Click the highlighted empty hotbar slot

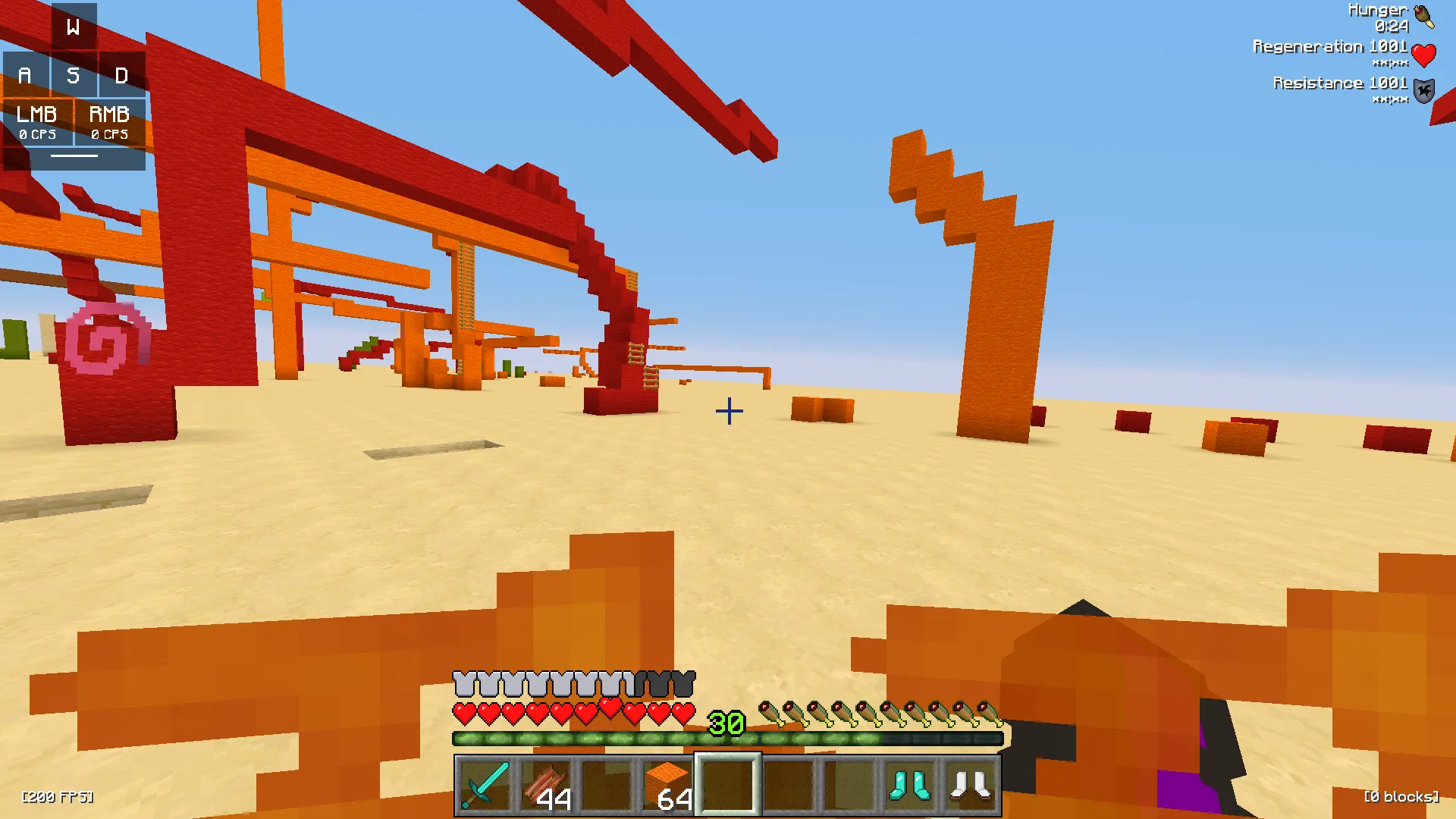tap(728, 785)
